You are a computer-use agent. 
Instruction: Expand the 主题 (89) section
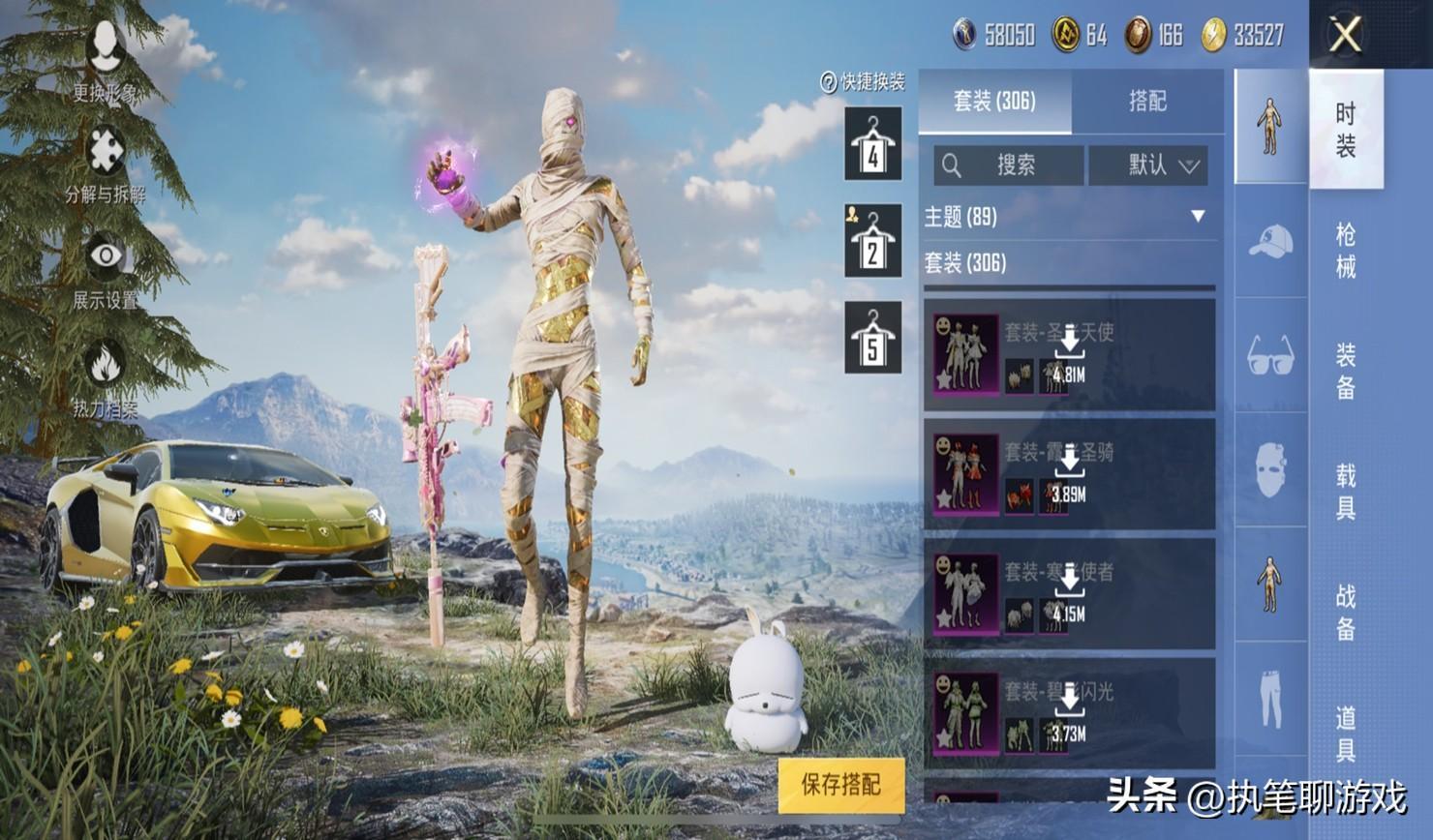click(1069, 217)
